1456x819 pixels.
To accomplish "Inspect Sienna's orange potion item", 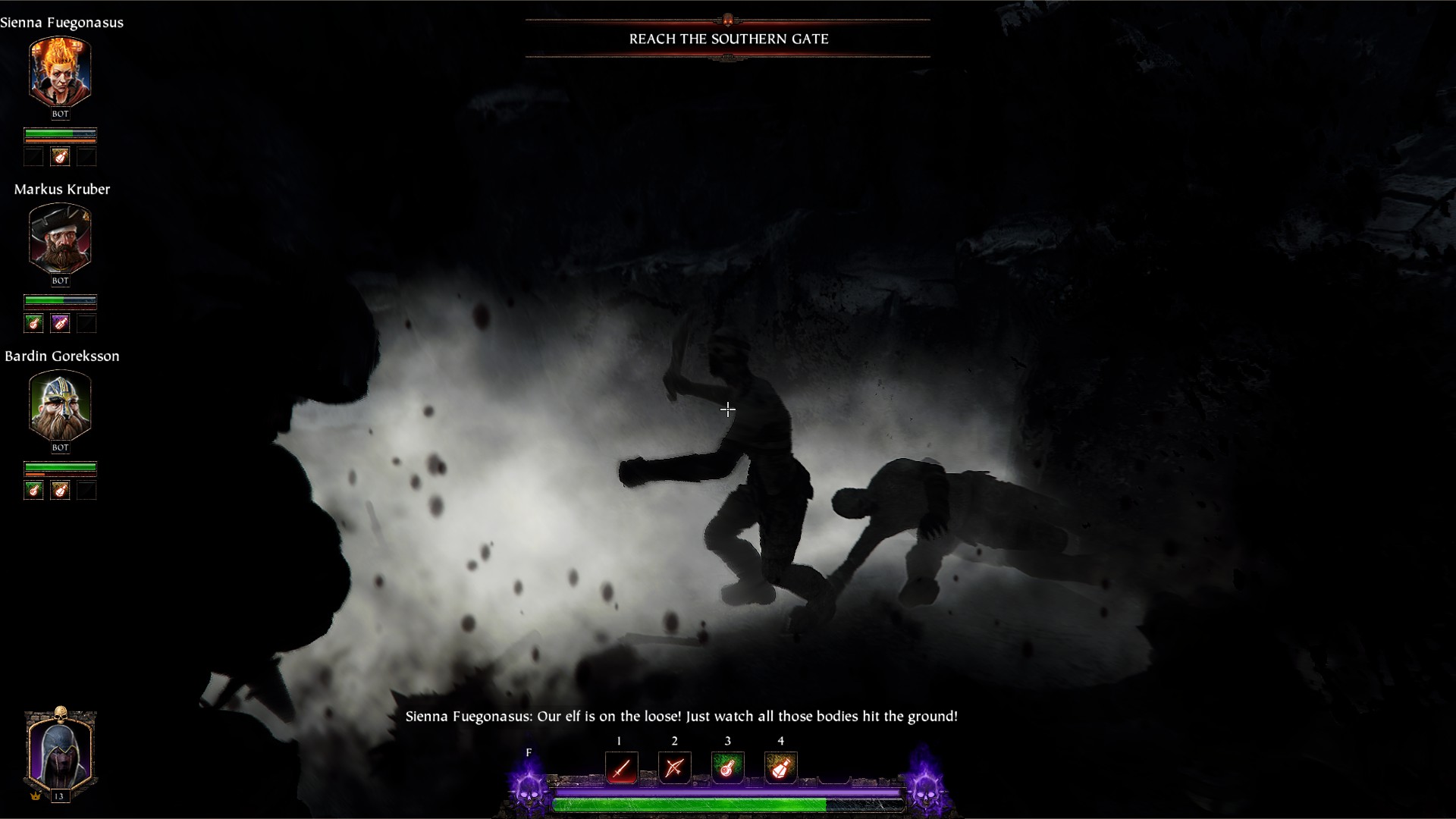I will tap(60, 157).
